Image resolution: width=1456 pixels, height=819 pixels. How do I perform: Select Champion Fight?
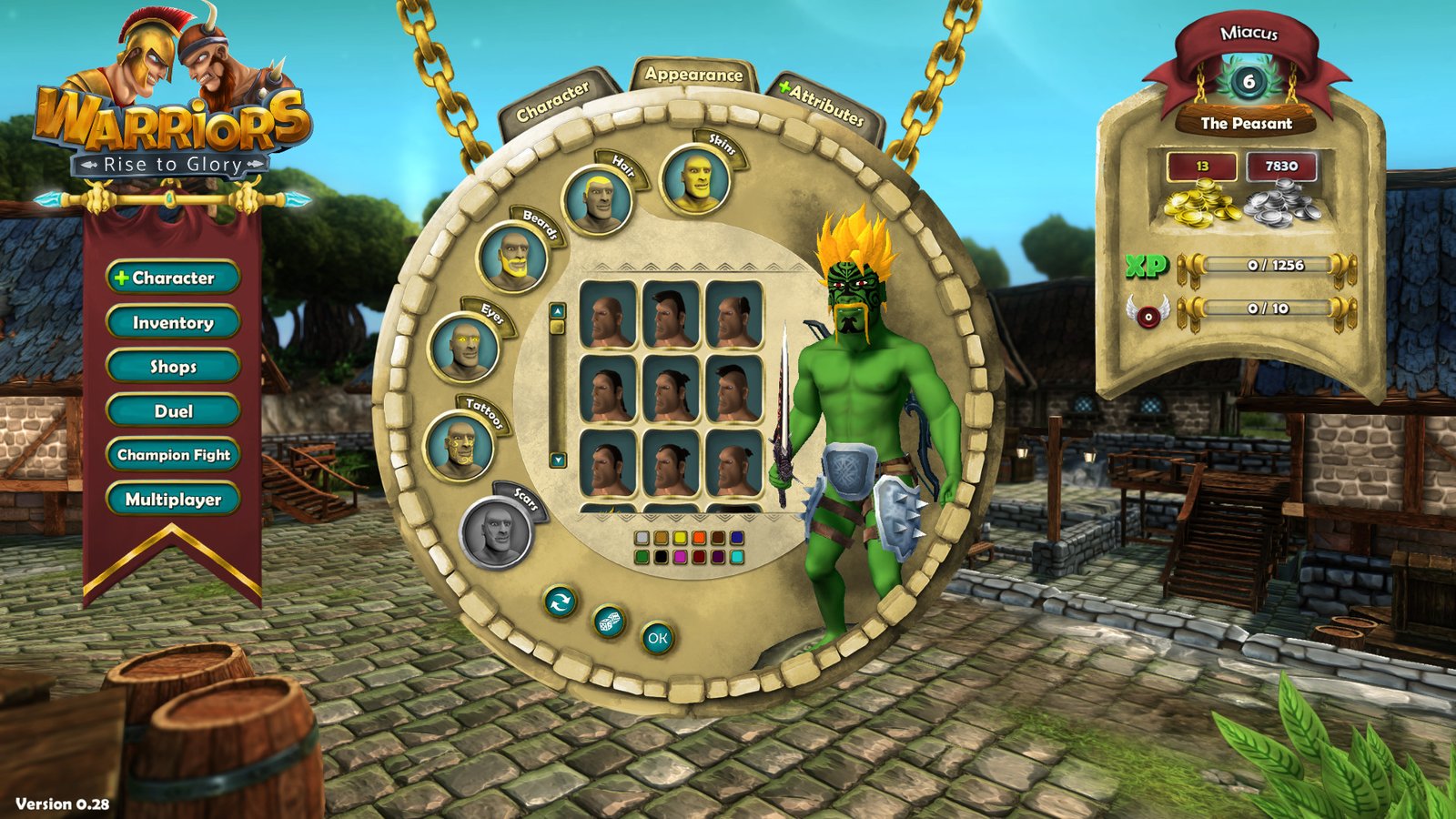173,455
